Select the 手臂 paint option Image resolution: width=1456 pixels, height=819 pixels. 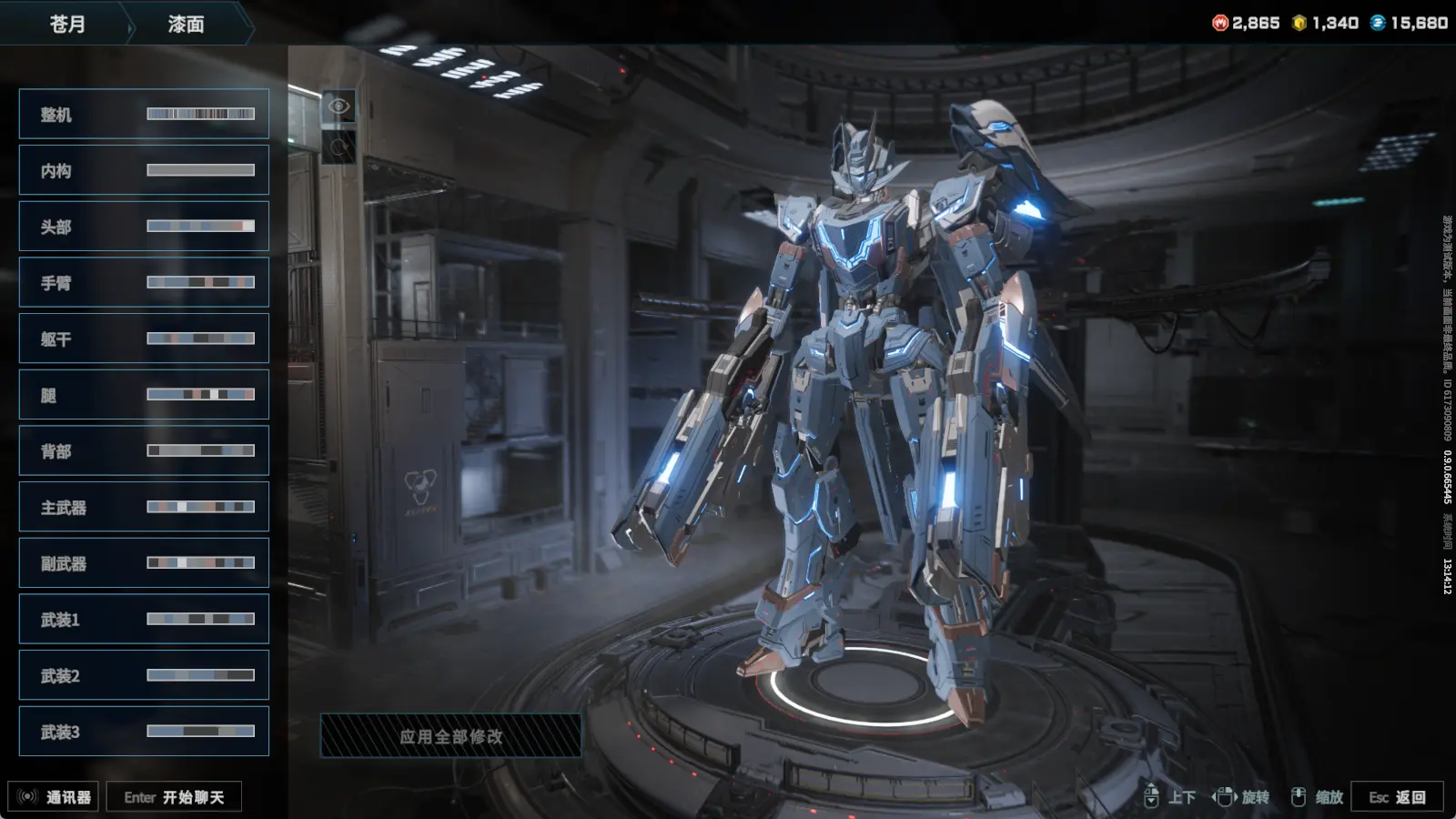click(144, 282)
